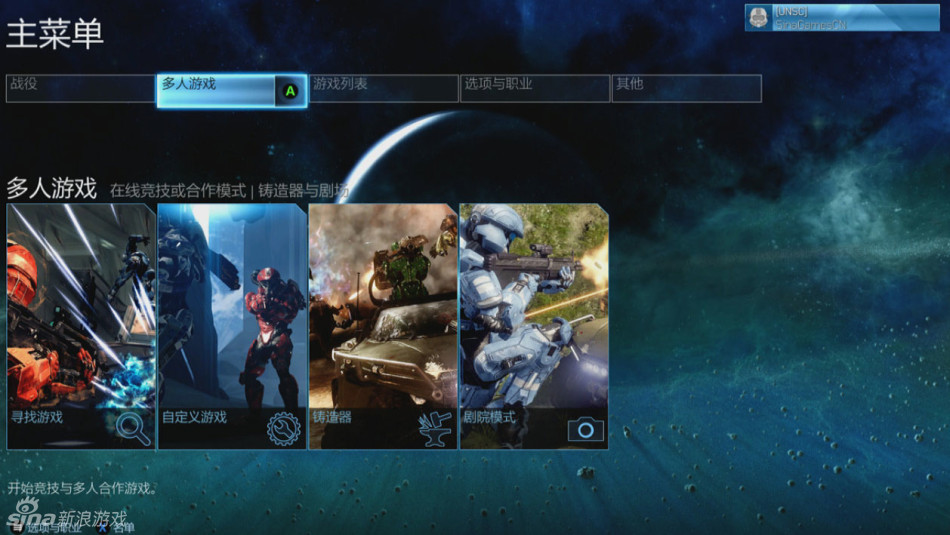Select the 铸造器 Forge tile

(x=383, y=326)
